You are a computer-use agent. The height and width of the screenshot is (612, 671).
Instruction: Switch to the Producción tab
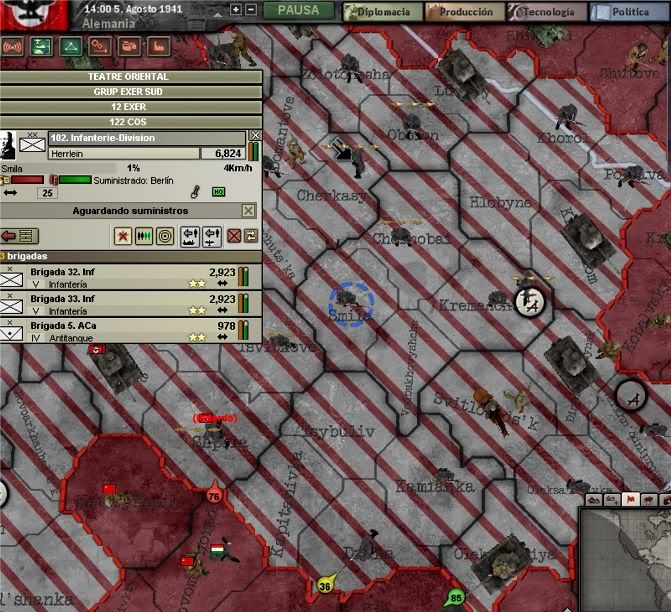[x=463, y=12]
